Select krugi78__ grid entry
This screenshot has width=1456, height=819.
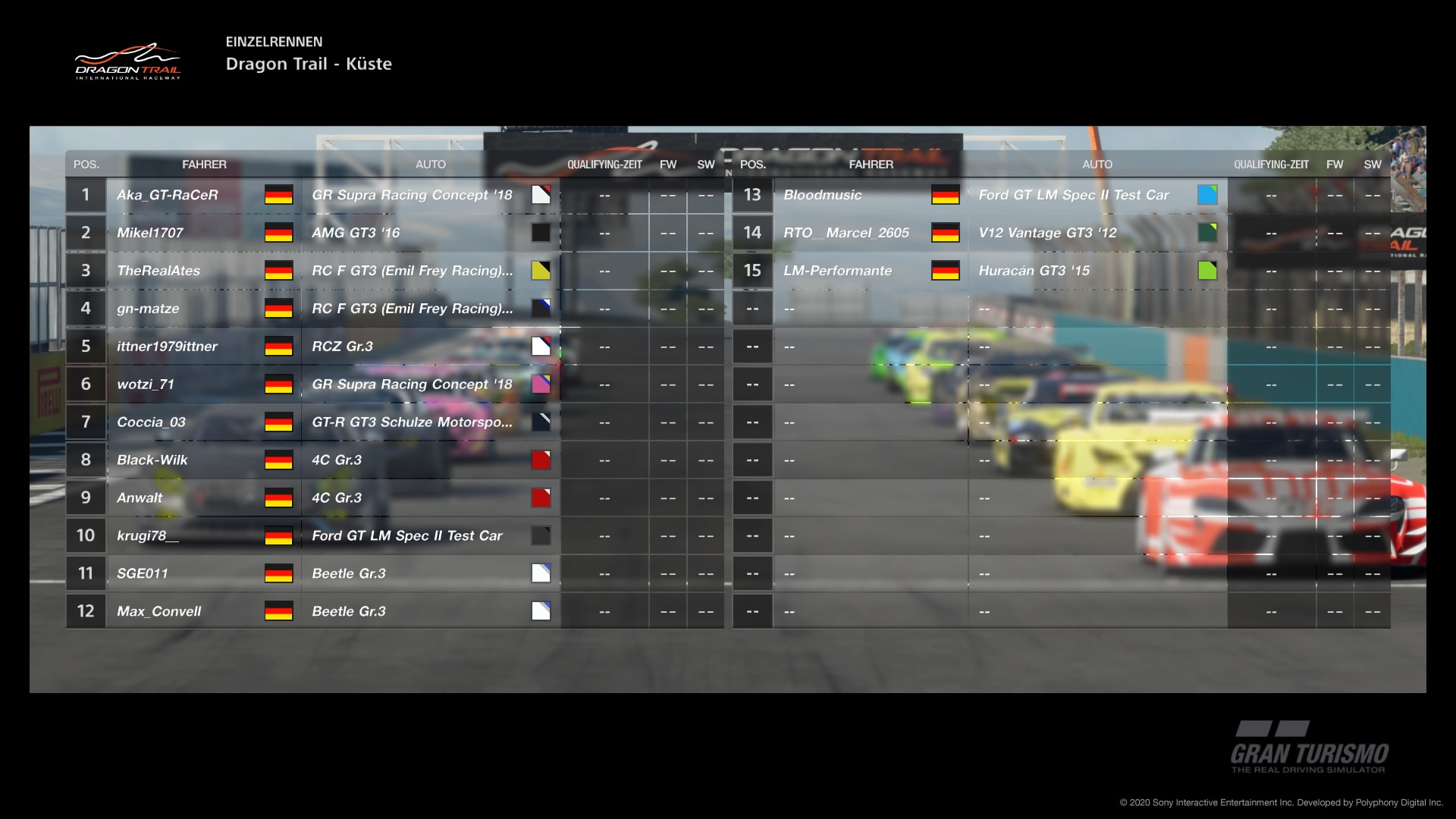pyautogui.click(x=148, y=536)
